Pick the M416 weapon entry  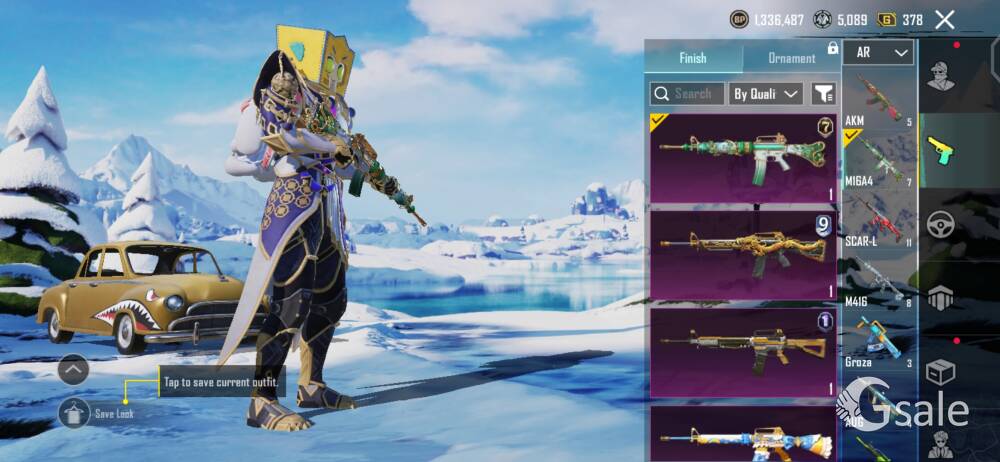[879, 281]
